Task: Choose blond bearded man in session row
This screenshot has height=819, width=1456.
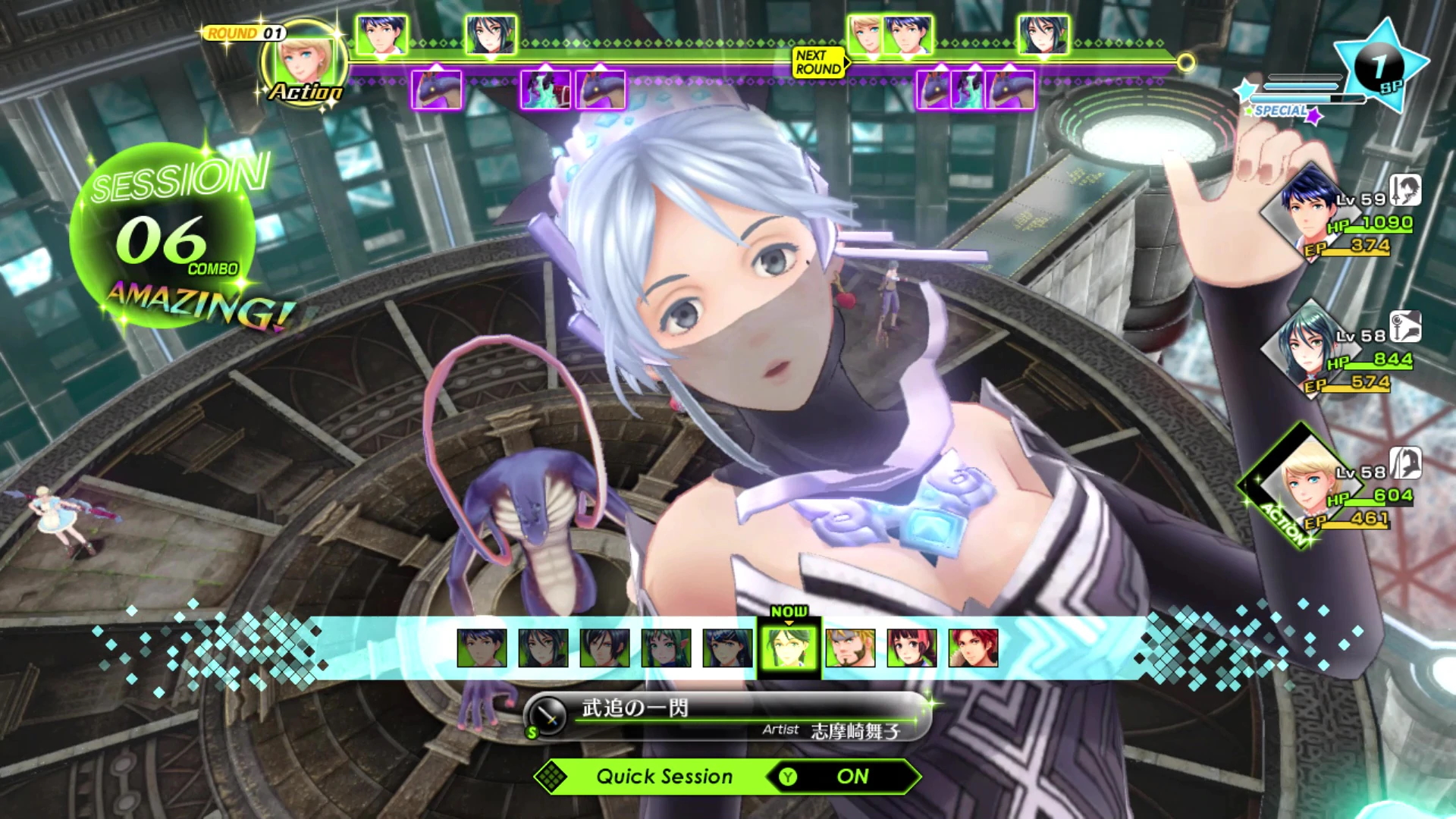Action: tap(850, 648)
